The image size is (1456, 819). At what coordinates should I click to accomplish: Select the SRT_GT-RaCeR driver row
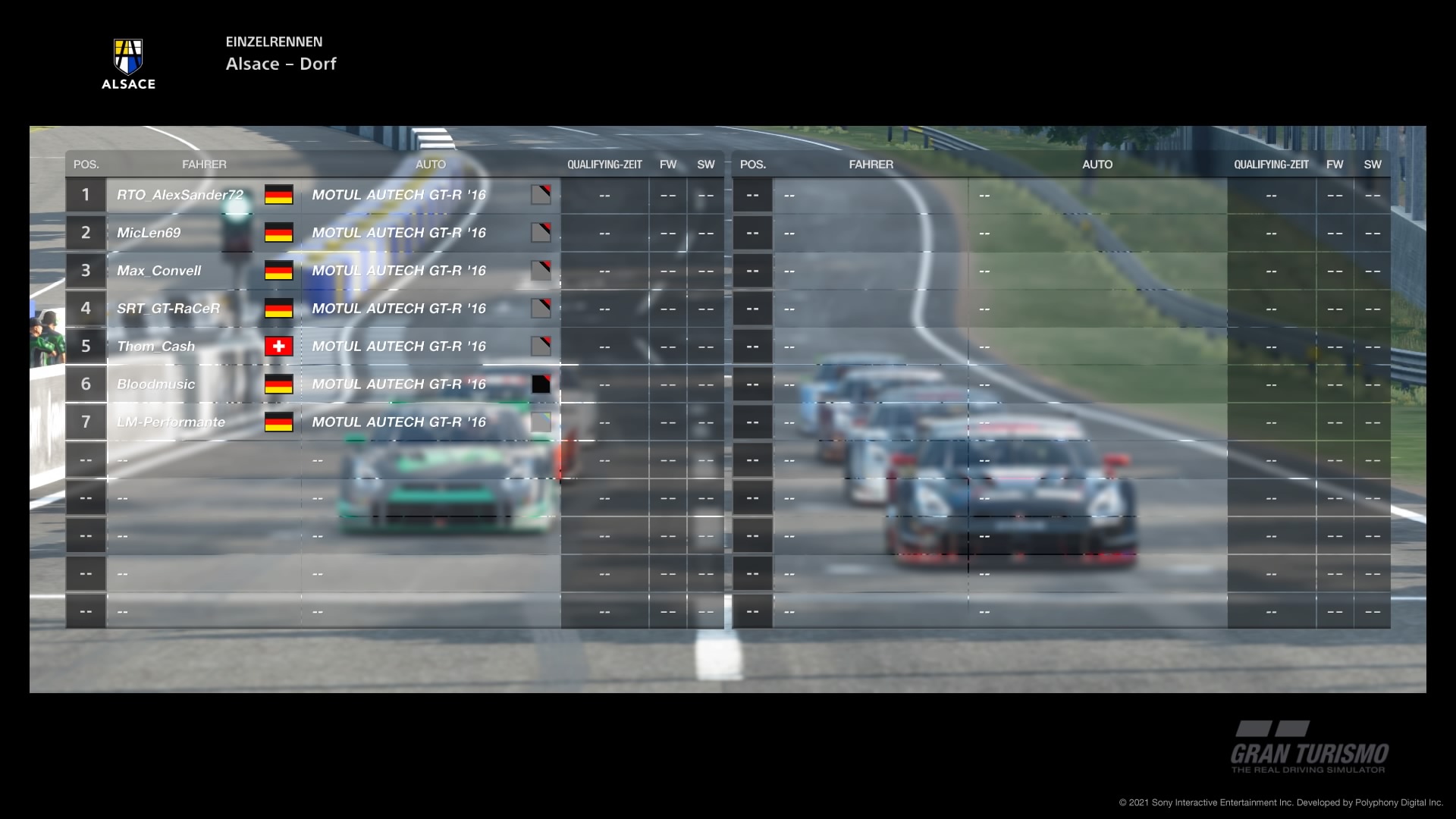pos(168,309)
